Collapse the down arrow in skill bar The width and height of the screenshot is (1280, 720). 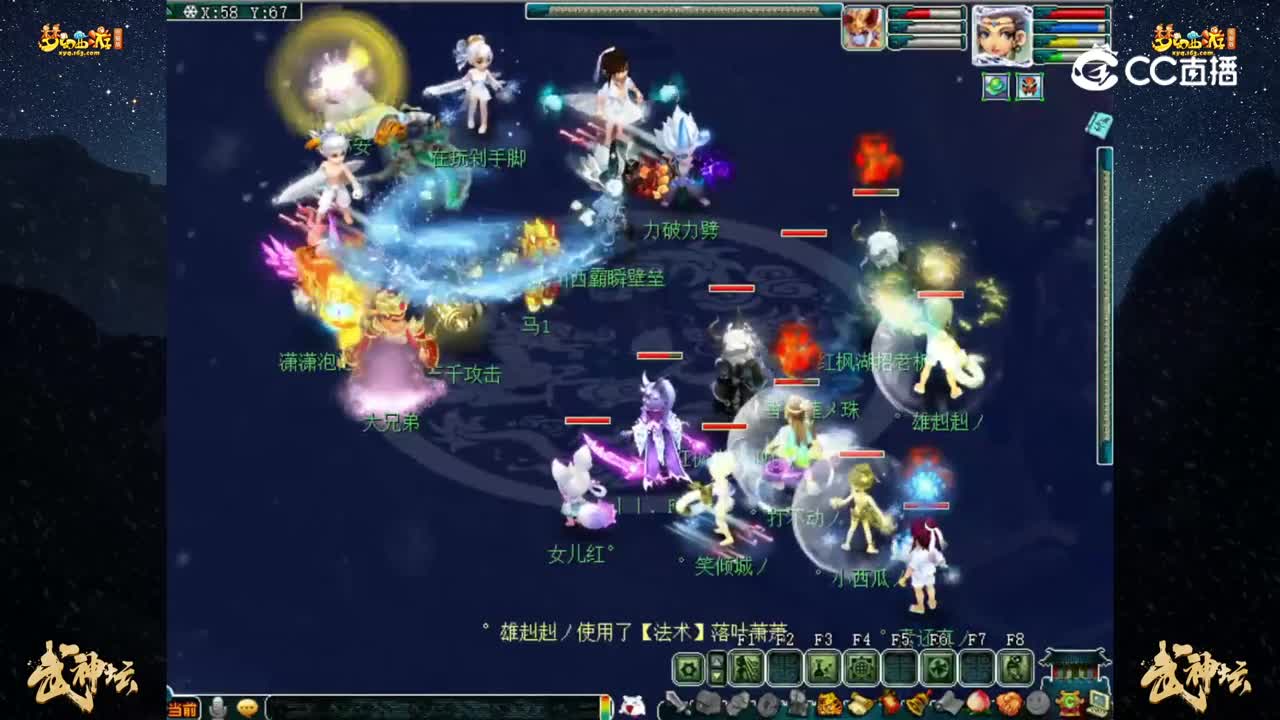click(716, 674)
